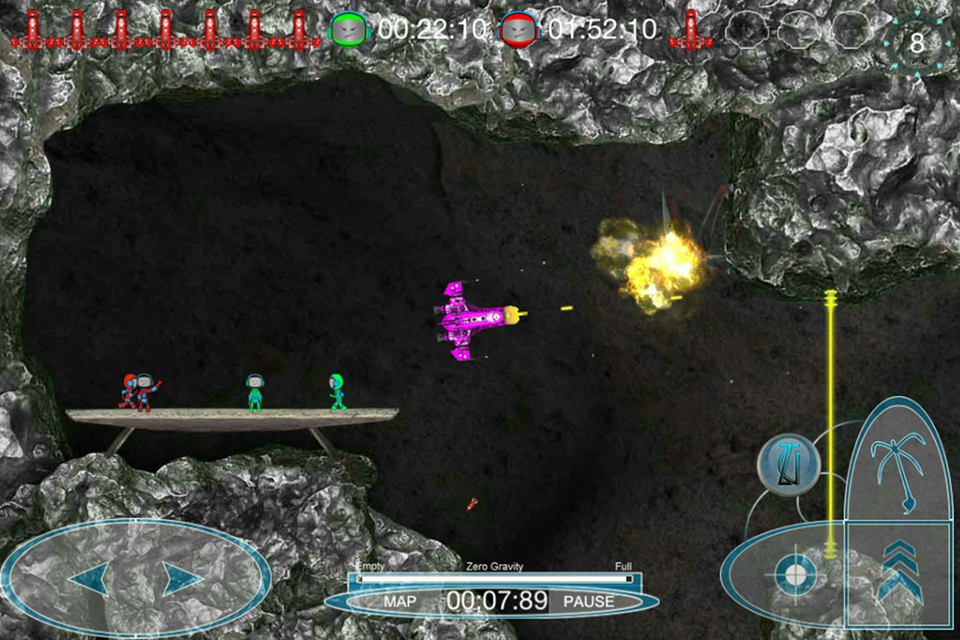Tap the right rotate arrow

click(x=183, y=579)
